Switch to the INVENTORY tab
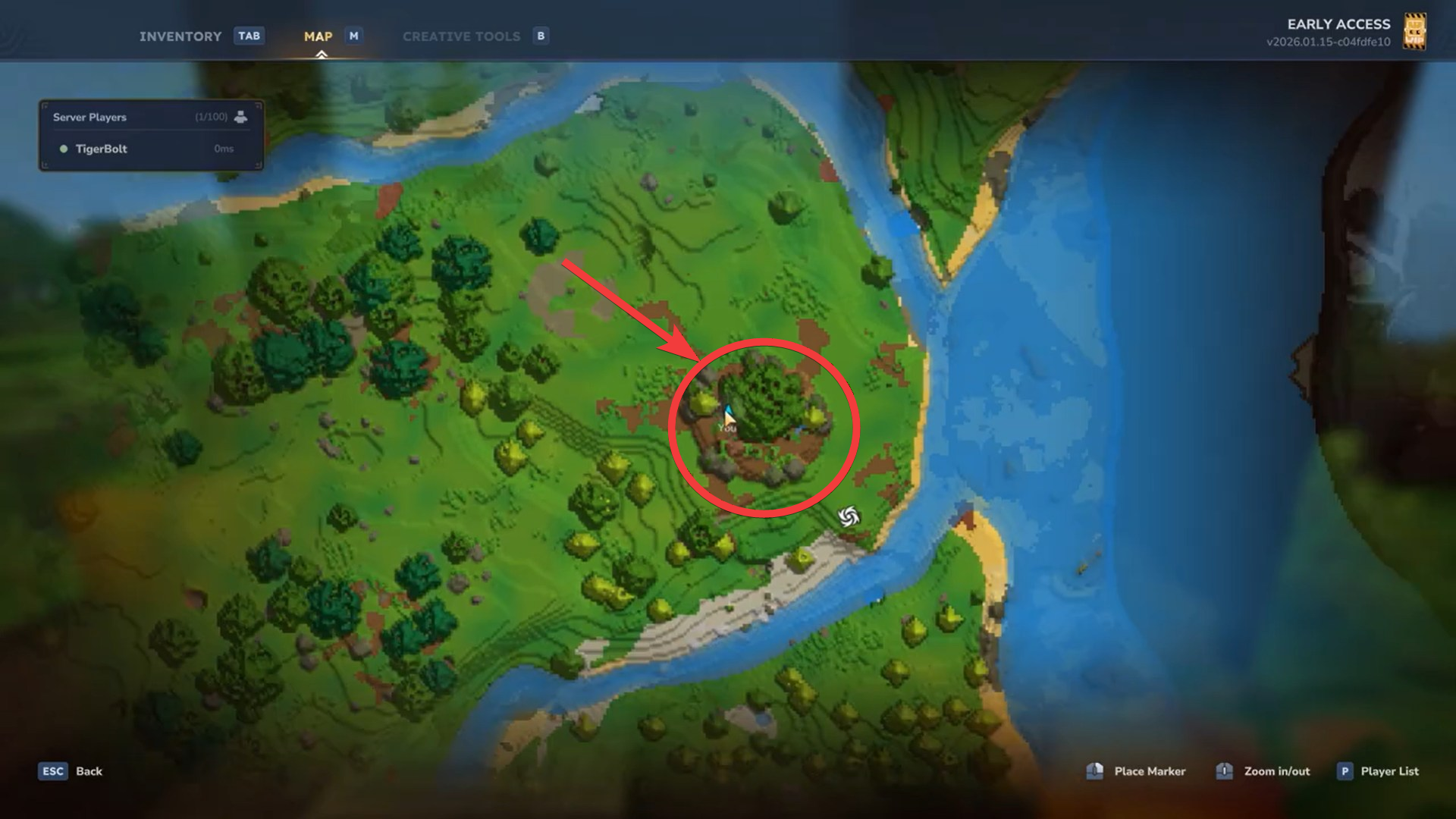1456x819 pixels. 180,36
